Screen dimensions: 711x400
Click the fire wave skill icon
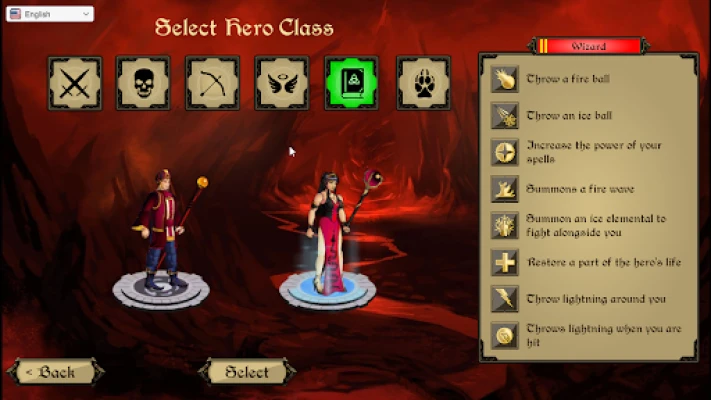[x=504, y=189]
